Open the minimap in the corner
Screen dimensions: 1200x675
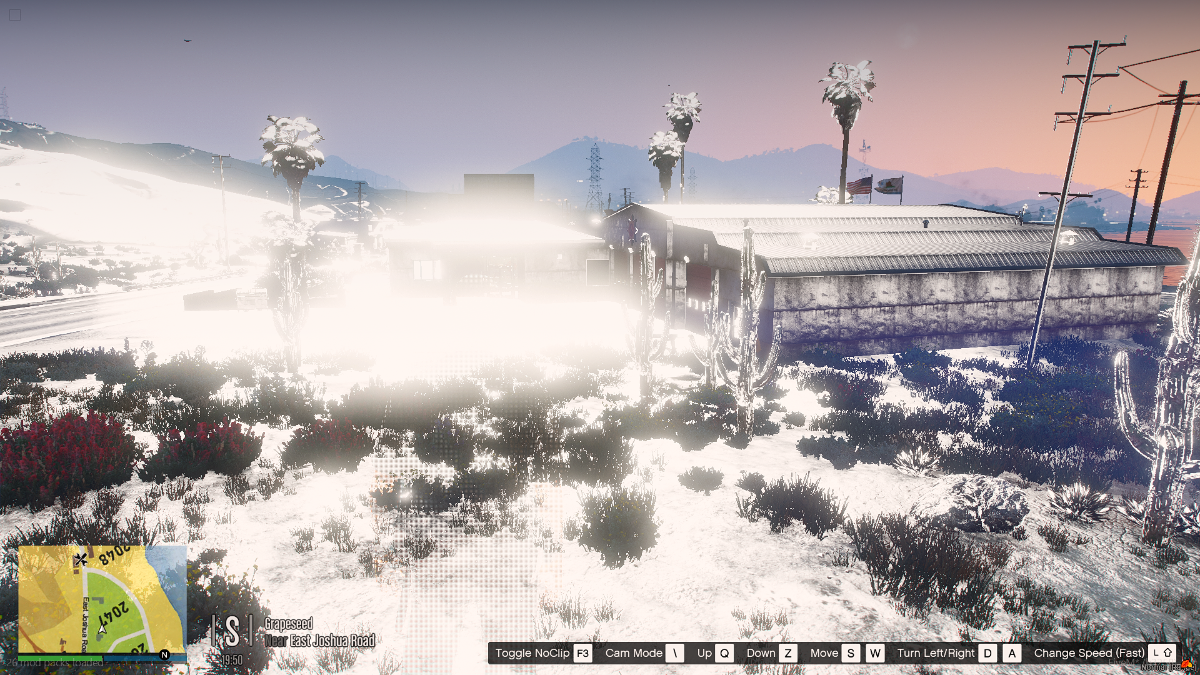pos(102,599)
